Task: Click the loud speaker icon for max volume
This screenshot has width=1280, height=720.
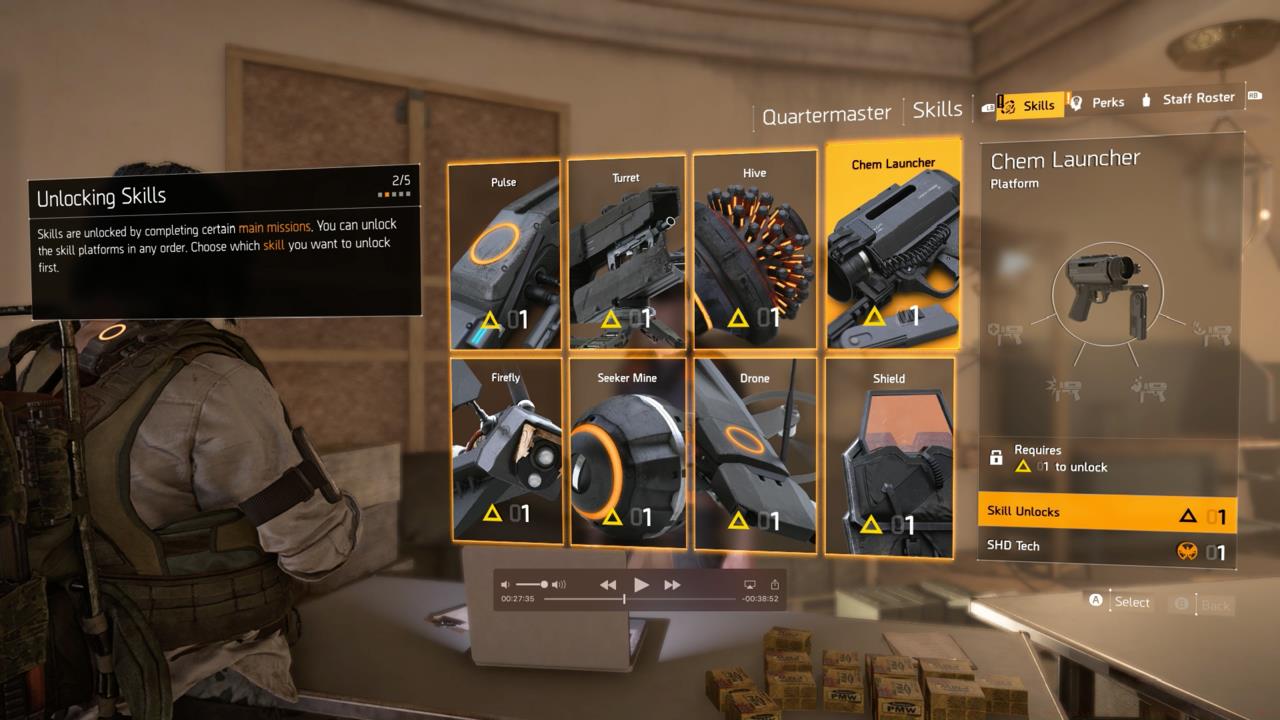Action: pyautogui.click(x=558, y=584)
